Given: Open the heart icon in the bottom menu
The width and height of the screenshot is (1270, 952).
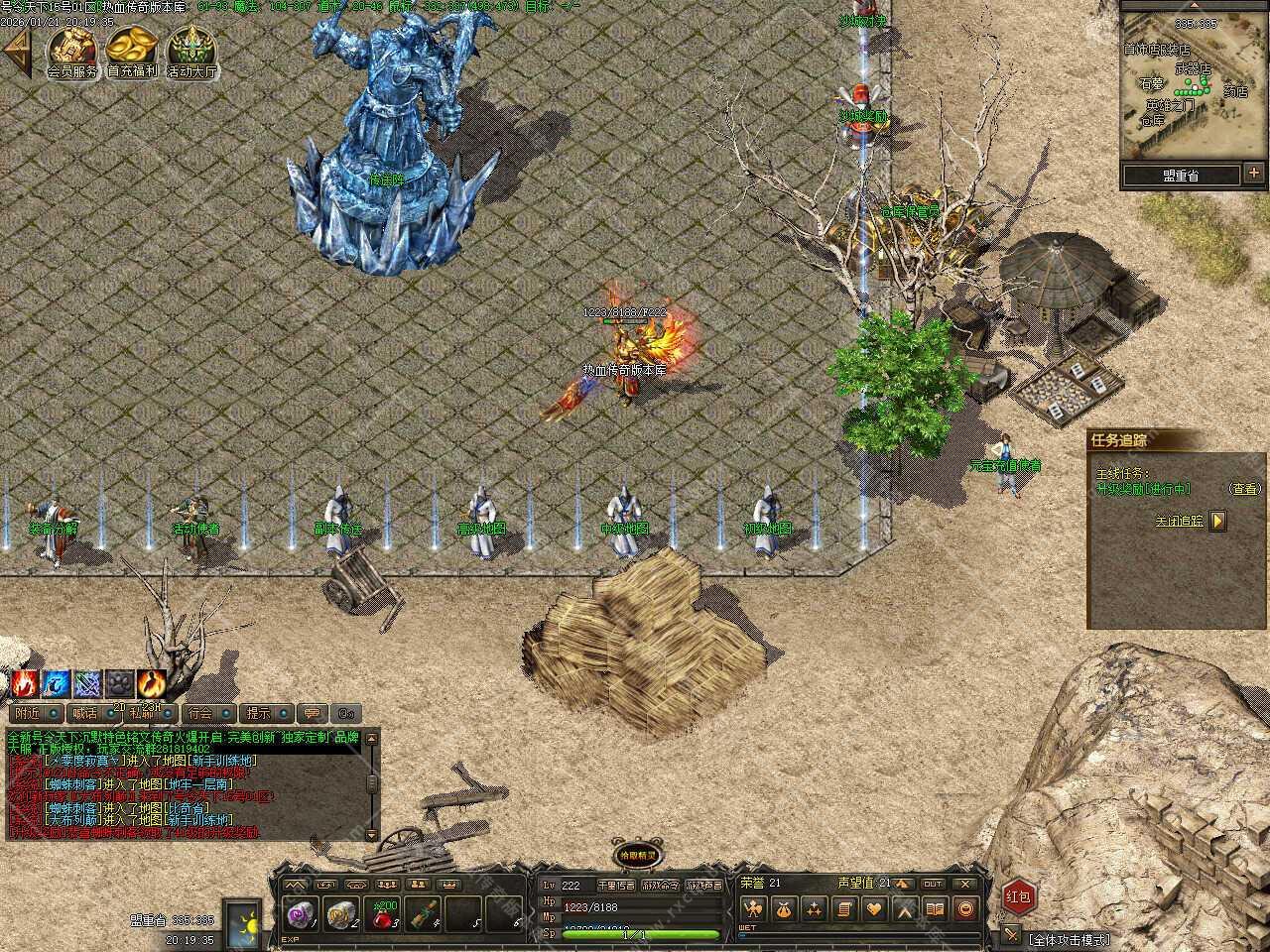Looking at the screenshot, I should pos(874,908).
